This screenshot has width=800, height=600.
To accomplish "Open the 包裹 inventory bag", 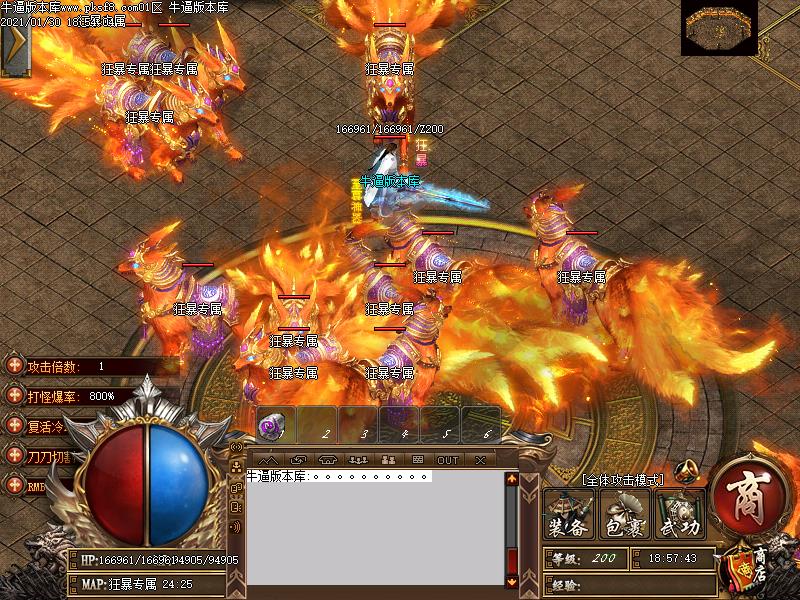I will (x=626, y=517).
